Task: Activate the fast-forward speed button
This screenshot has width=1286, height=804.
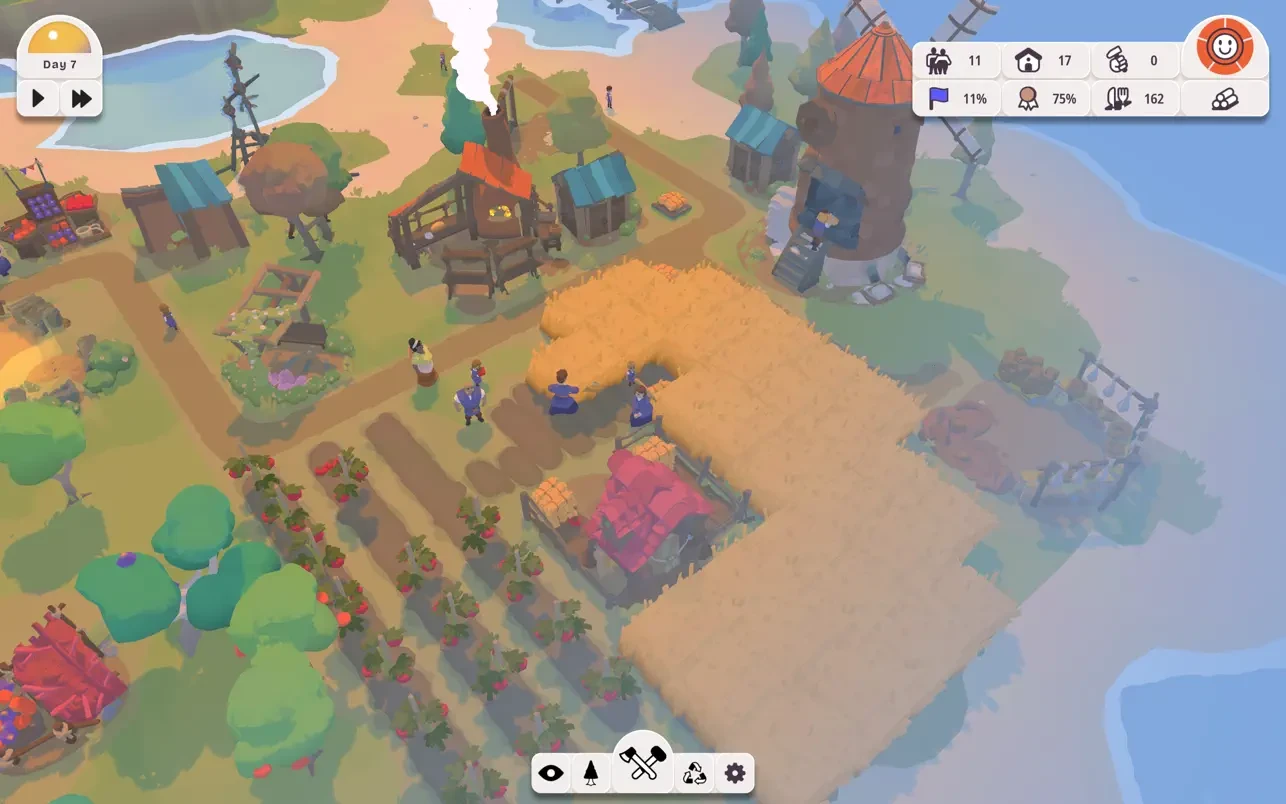Action: [x=81, y=98]
